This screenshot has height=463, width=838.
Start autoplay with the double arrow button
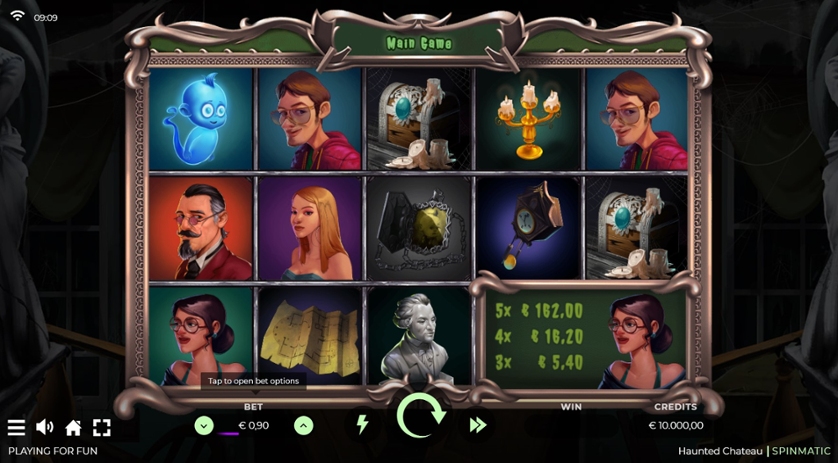pyautogui.click(x=477, y=425)
